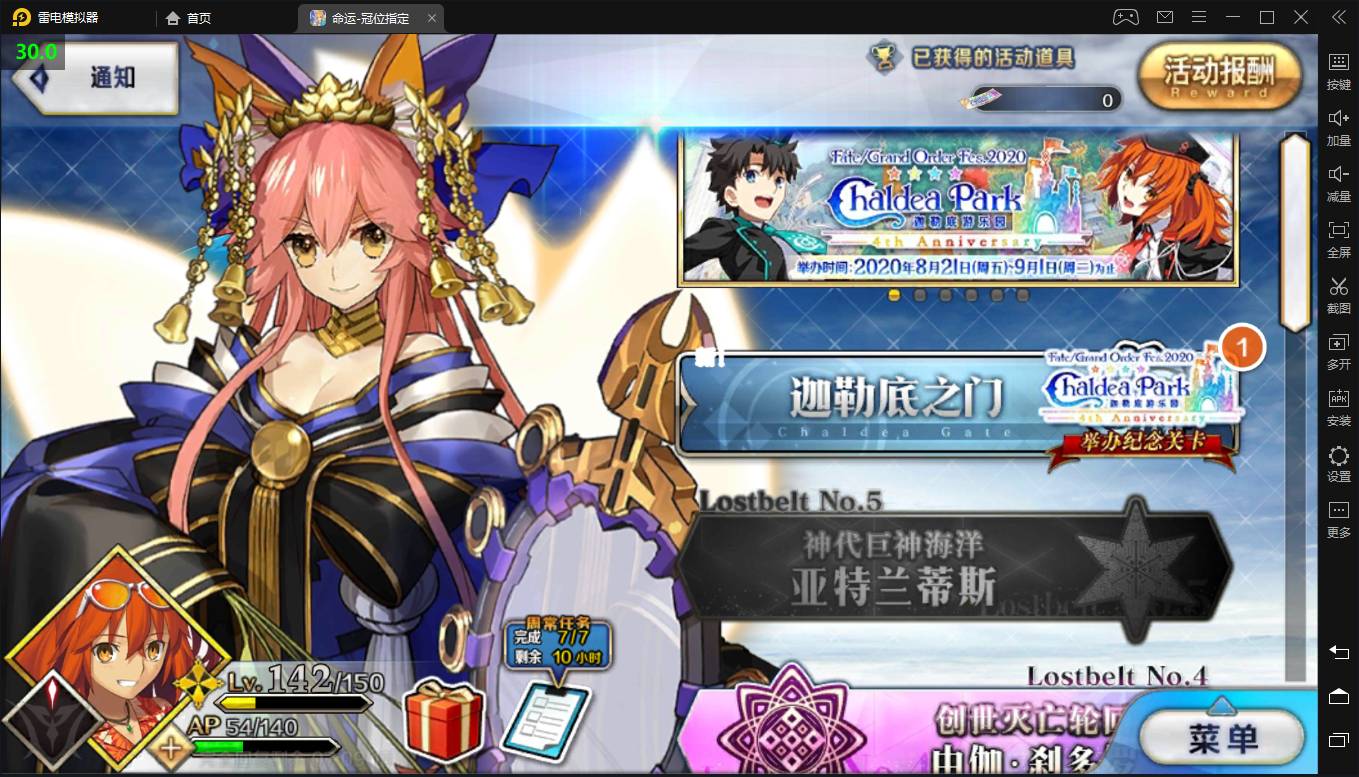The width and height of the screenshot is (1359, 777).
Task: Open emulator 设置 settings
Action: pos(1338,462)
